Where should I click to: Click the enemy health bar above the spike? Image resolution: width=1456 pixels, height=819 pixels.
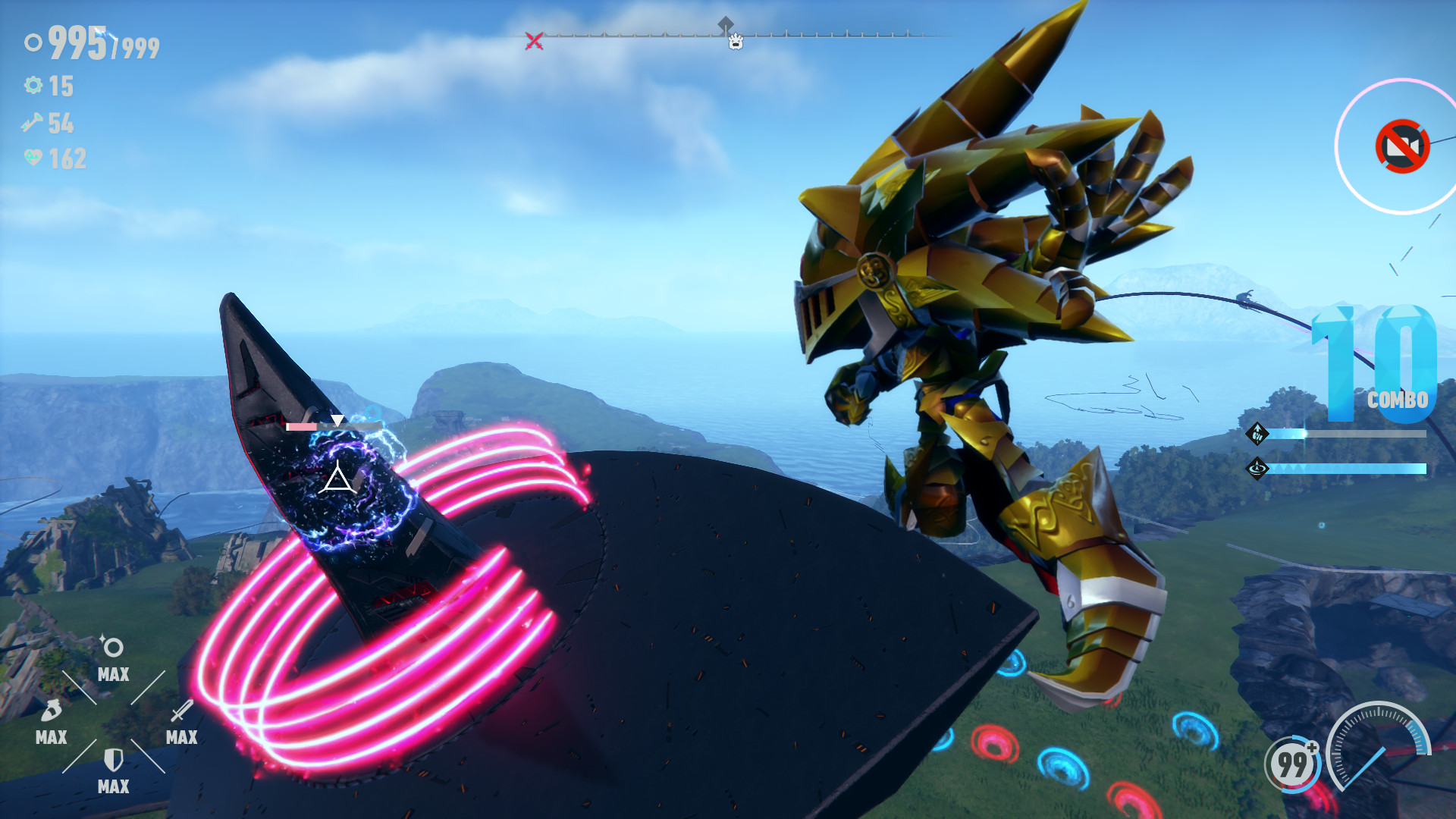coord(334,426)
